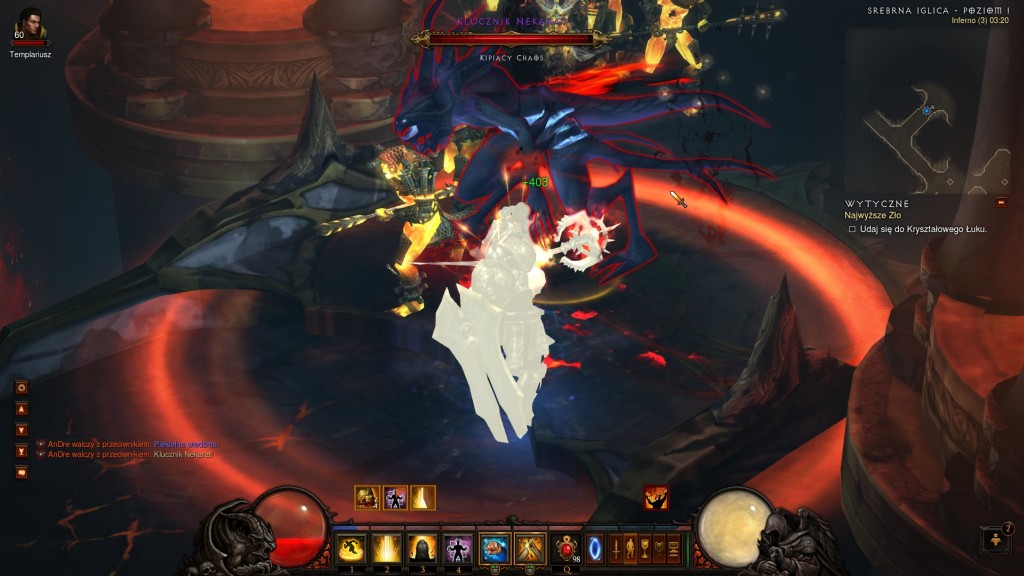
Task: Activate skill slot 1 running figure ability
Action: tap(350, 548)
